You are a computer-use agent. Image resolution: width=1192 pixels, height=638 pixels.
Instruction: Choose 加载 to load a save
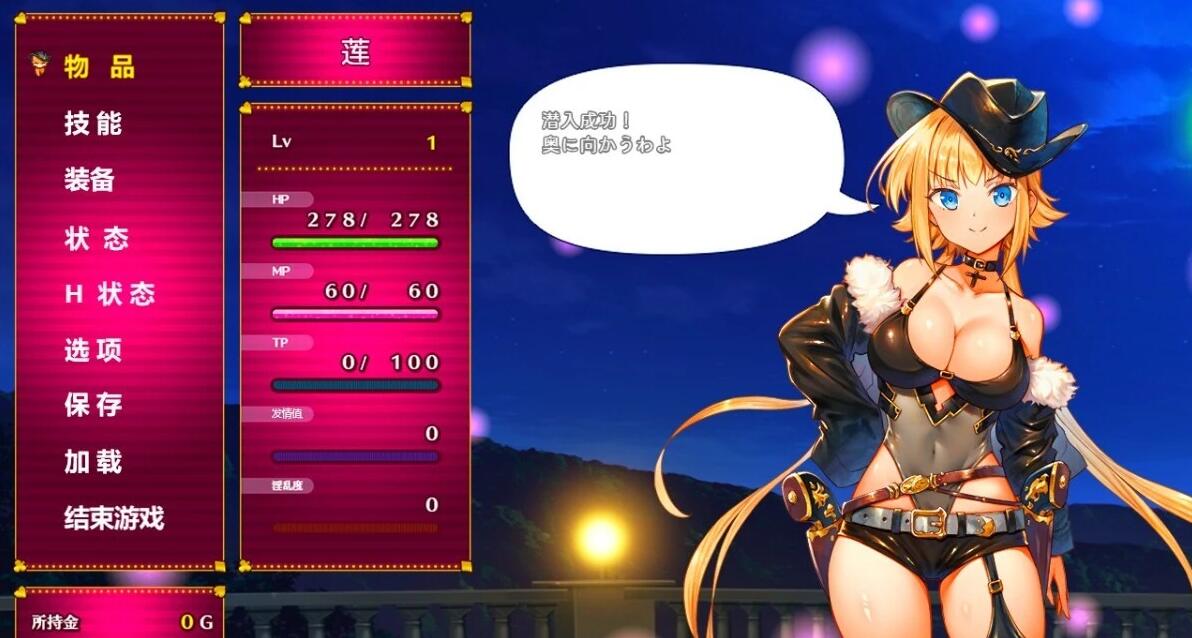pos(93,462)
